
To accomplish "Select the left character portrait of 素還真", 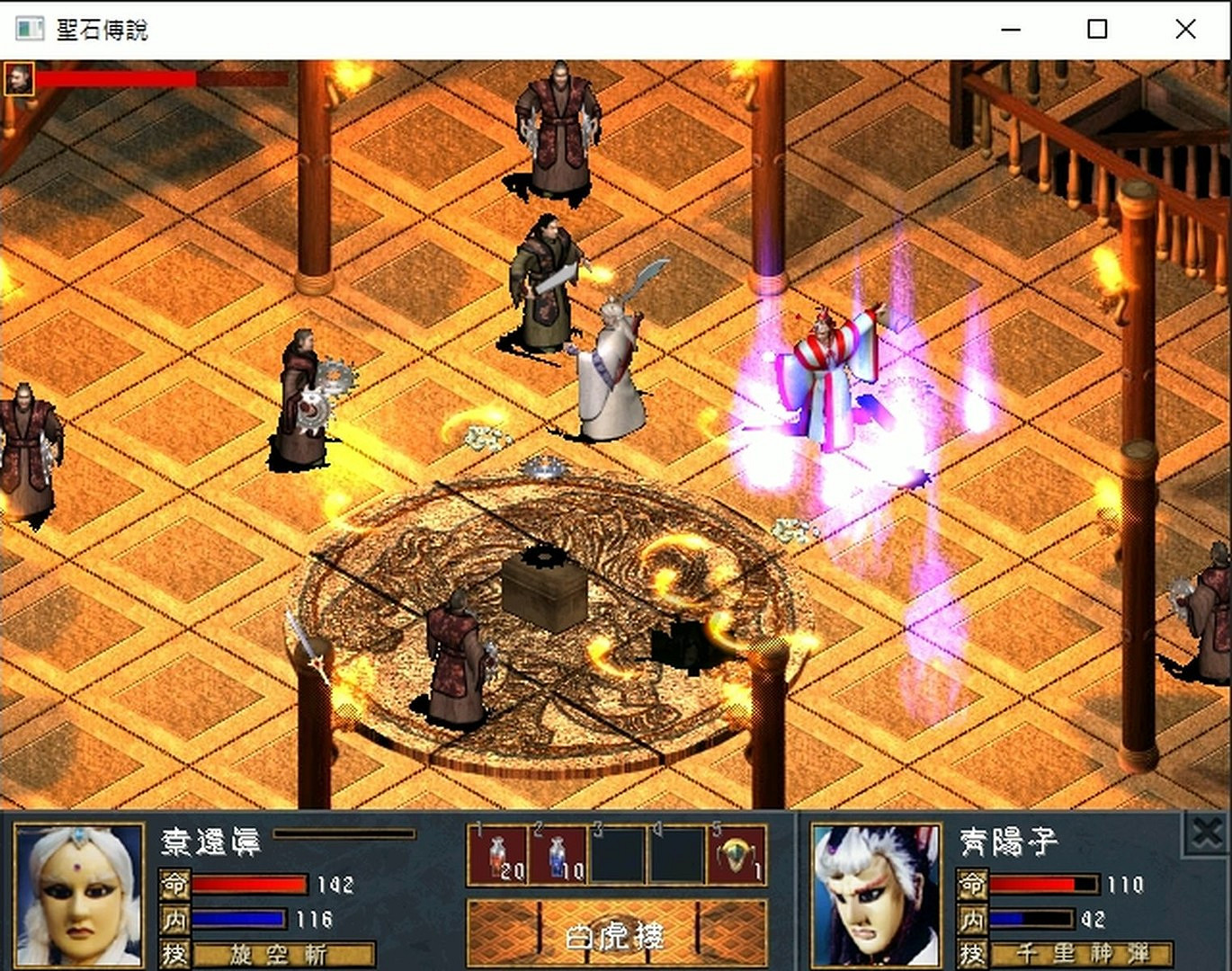I will tap(79, 895).
